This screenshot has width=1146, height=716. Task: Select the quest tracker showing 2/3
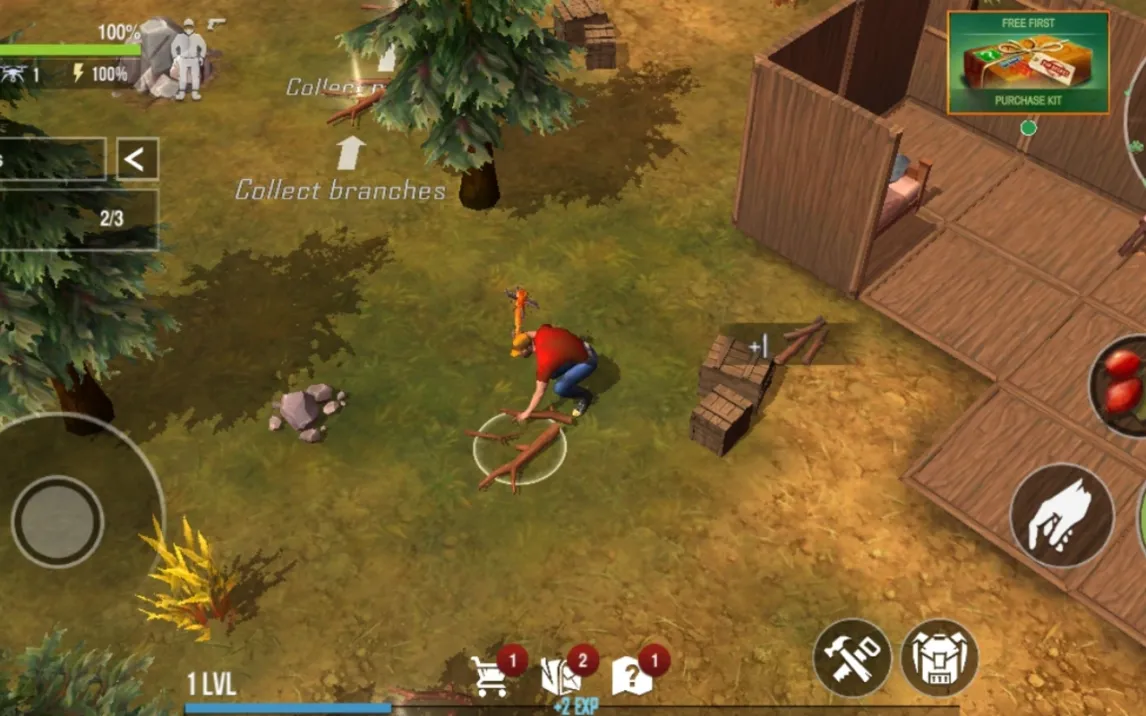point(80,219)
